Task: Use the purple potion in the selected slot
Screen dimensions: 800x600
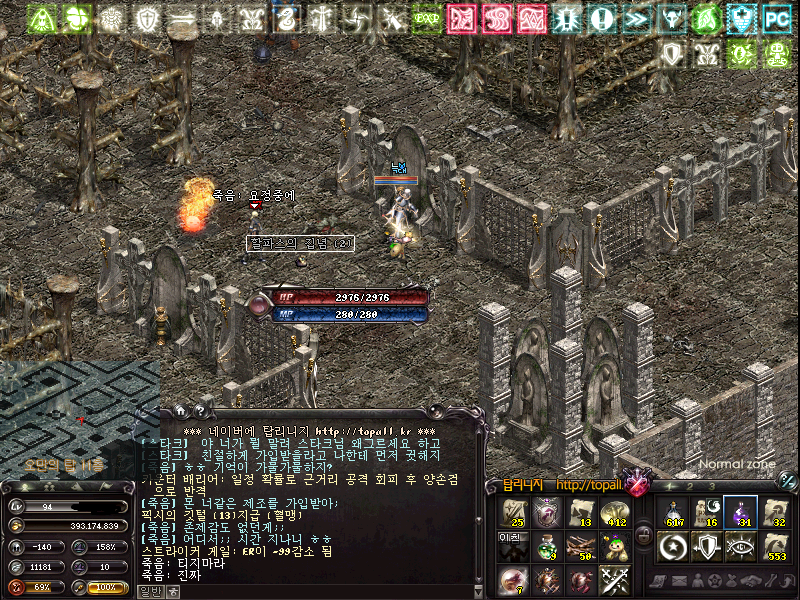Action: 741,511
